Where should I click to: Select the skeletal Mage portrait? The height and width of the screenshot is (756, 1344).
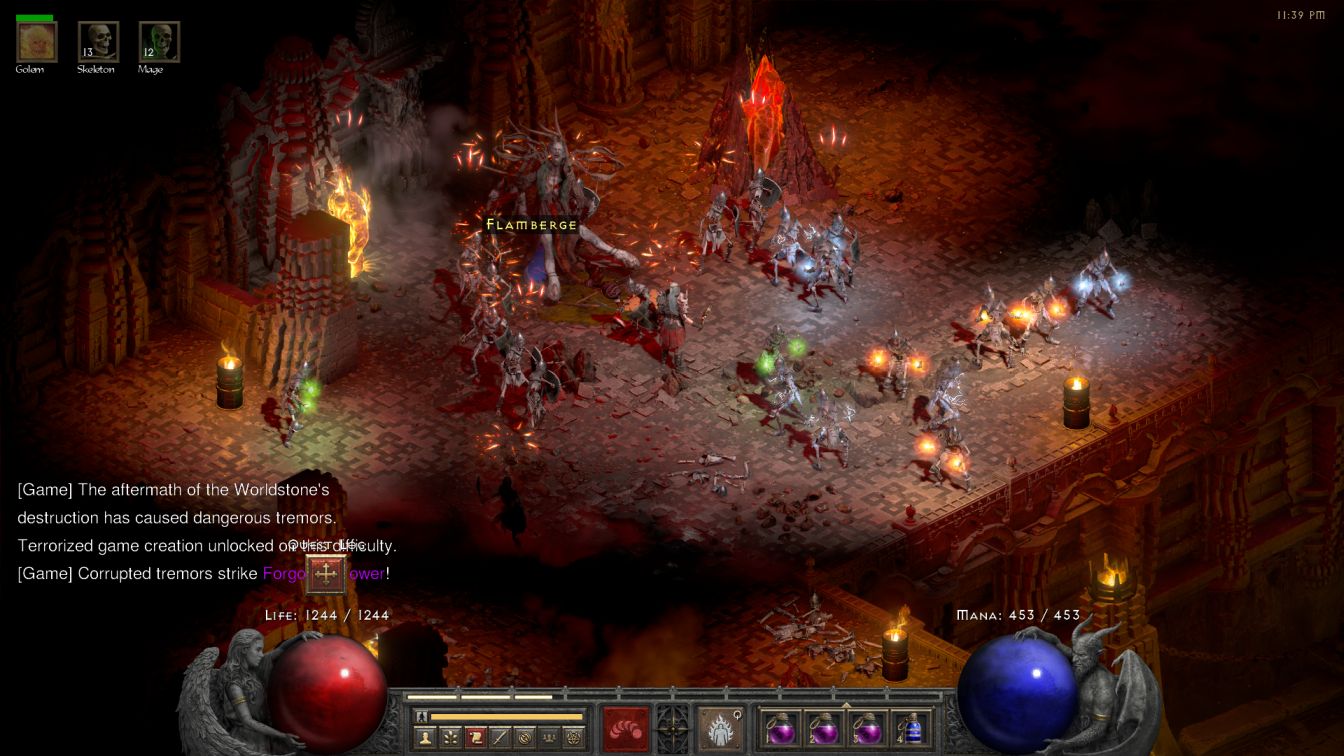(159, 42)
